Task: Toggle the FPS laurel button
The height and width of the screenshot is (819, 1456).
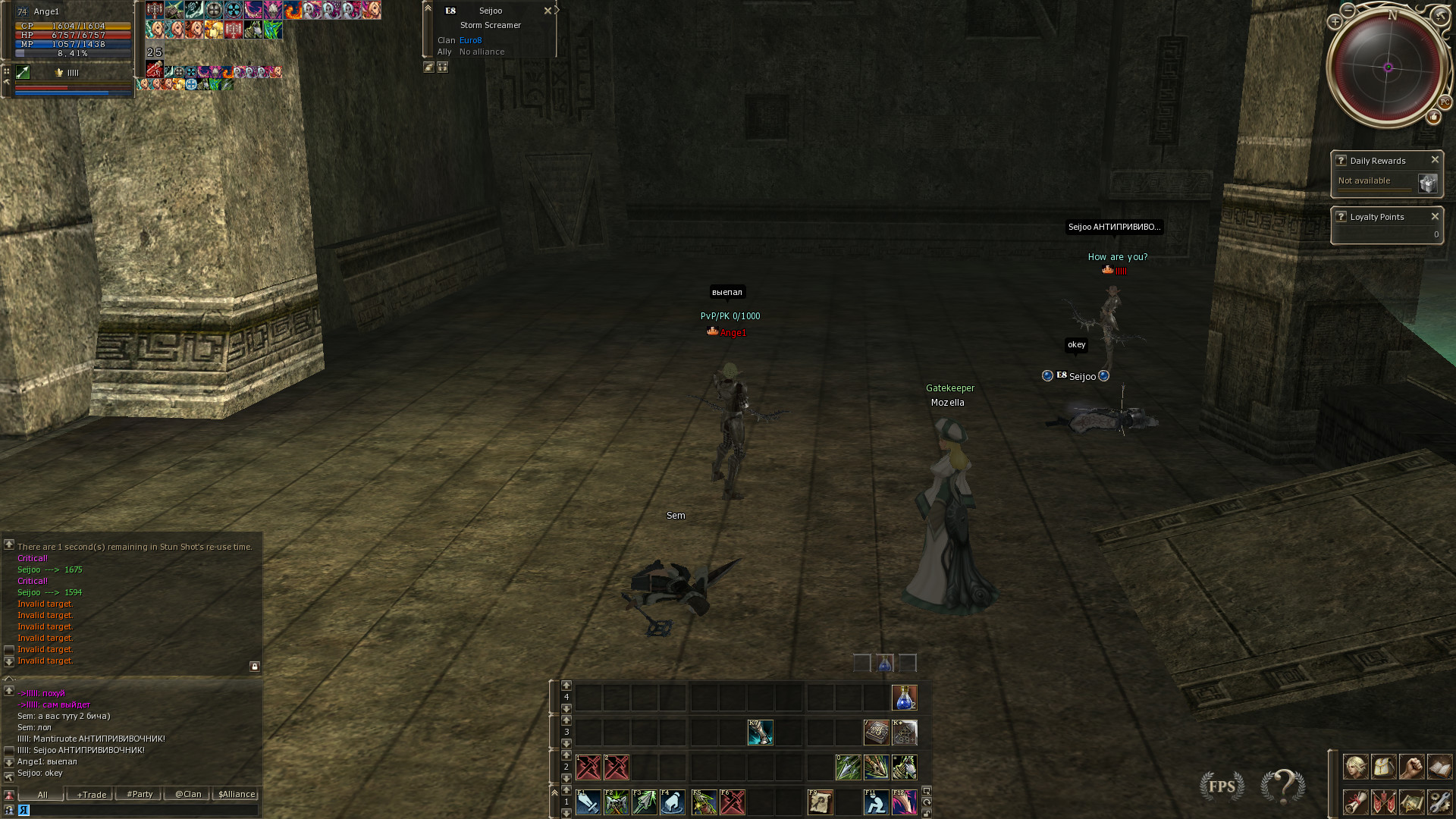Action: coord(1222,786)
